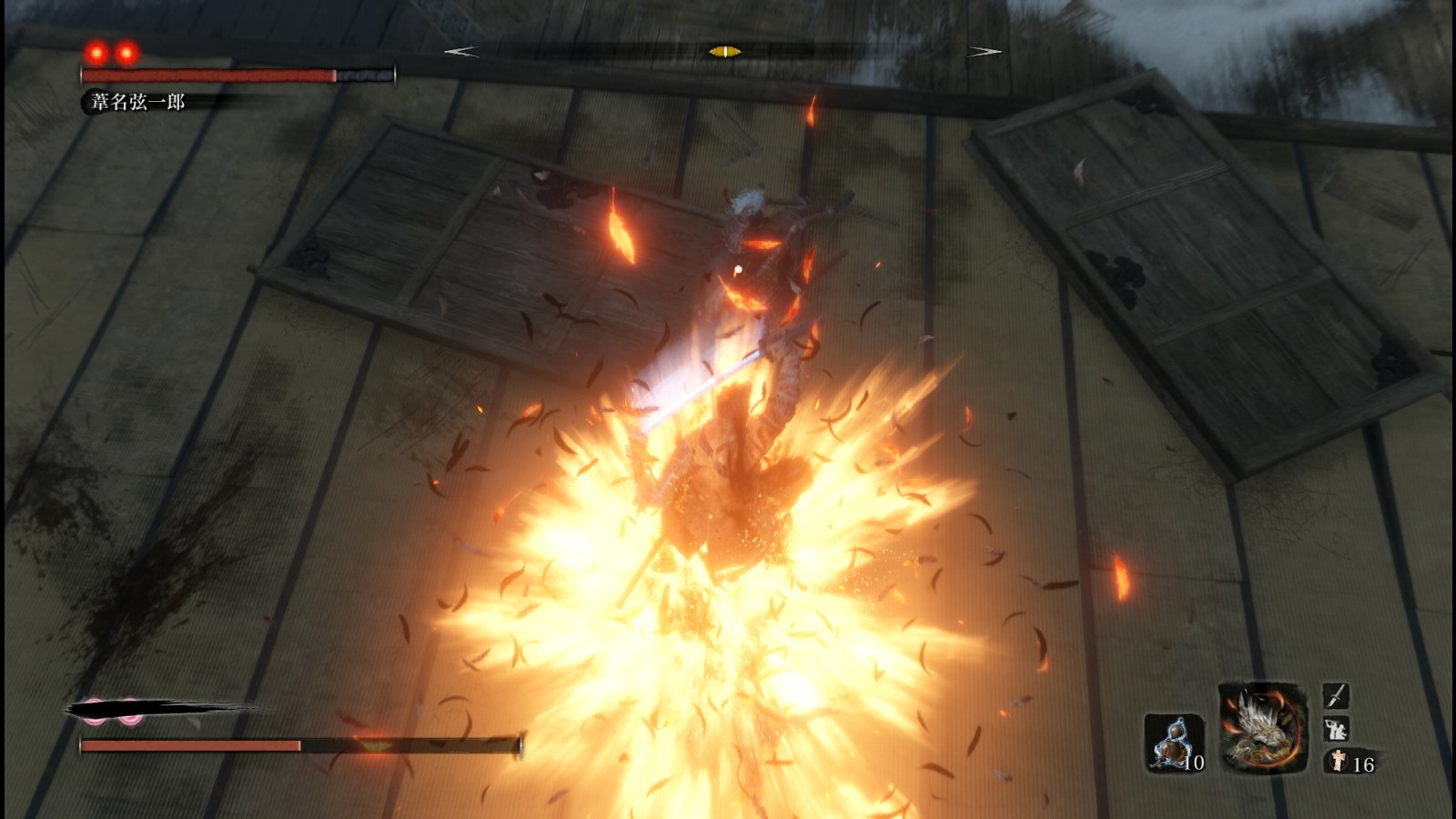
Task: Click the left chevron enemy indicator
Action: [x=460, y=51]
